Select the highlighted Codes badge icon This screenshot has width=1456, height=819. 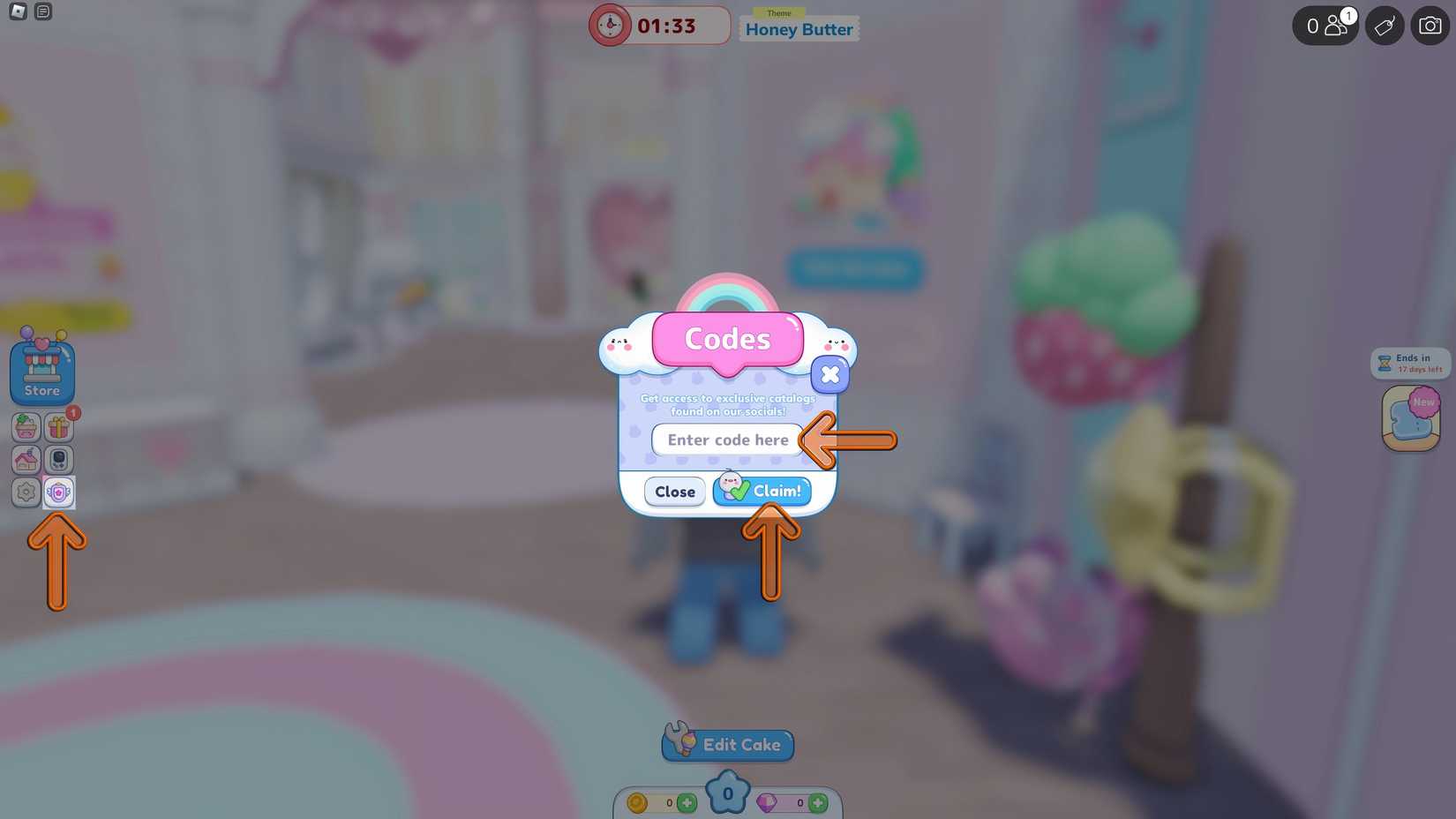click(x=58, y=492)
